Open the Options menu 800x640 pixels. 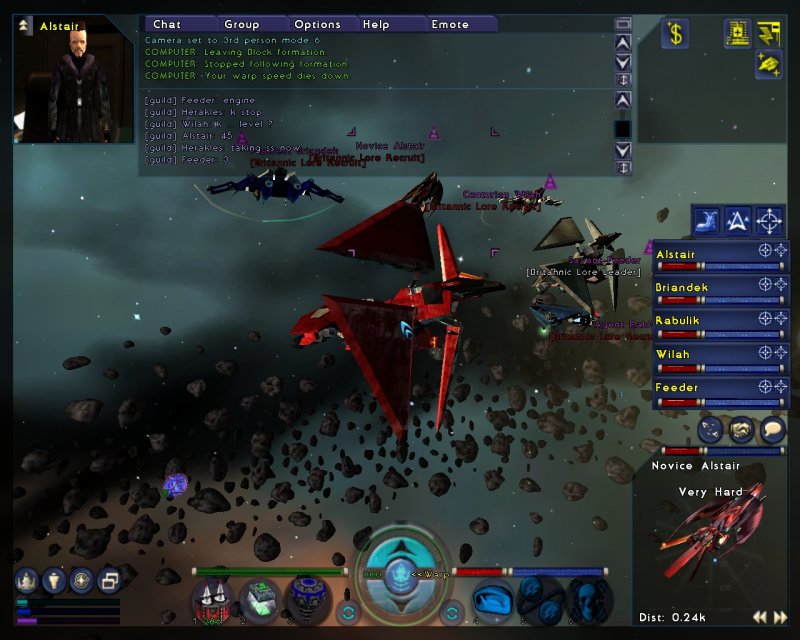tap(318, 24)
